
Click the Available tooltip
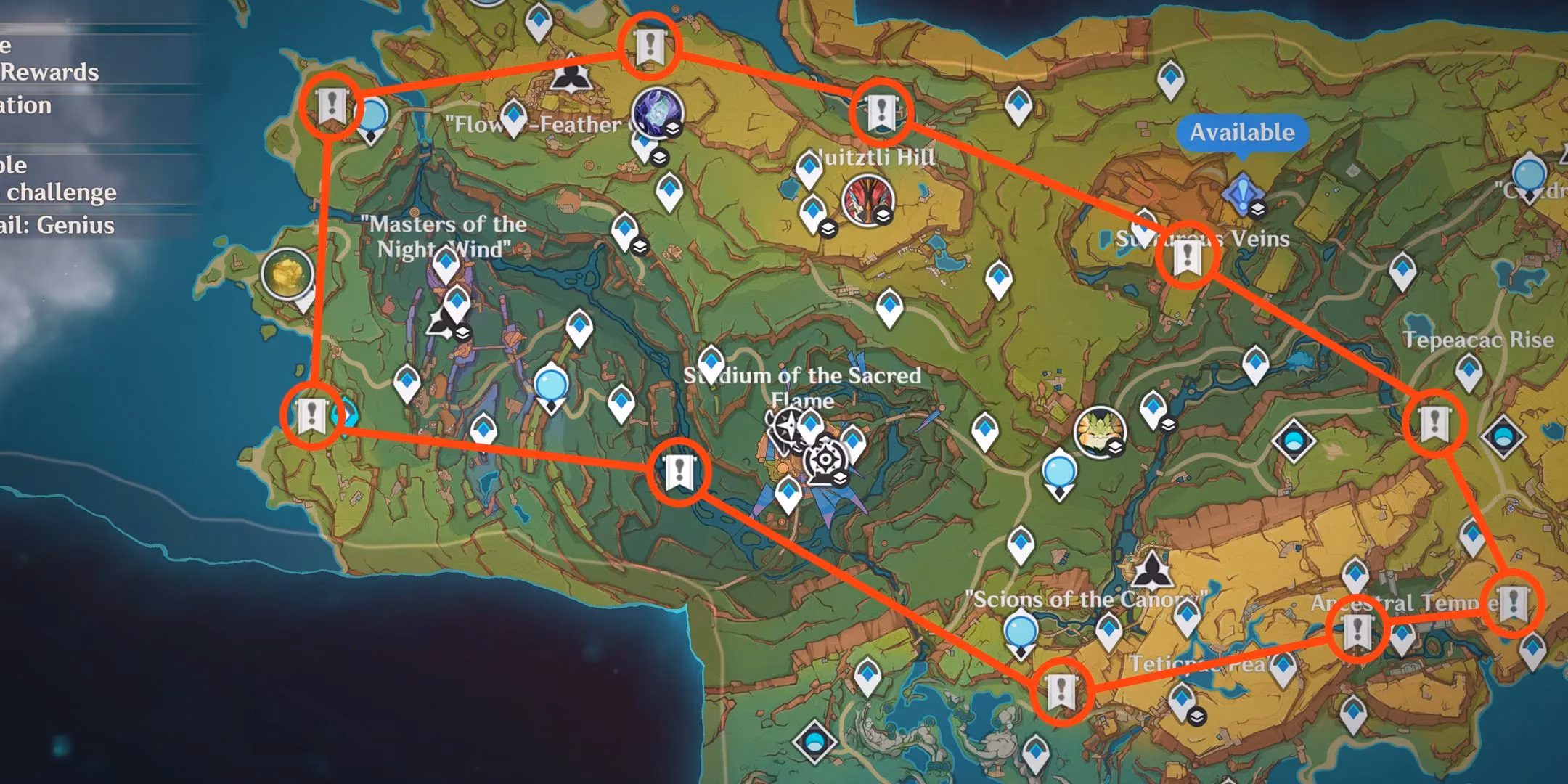[x=1241, y=133]
